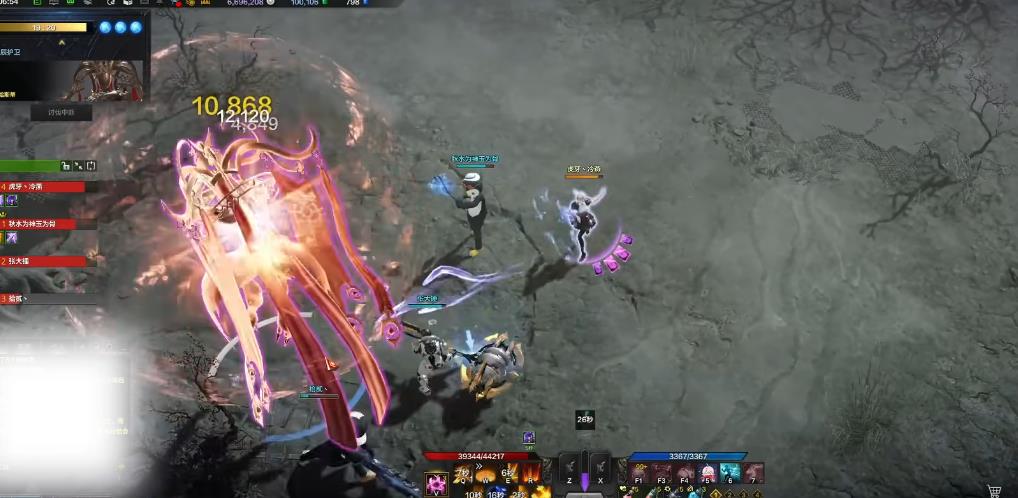The image size is (1018, 498).
Task: Trigger the R fire skill icon
Action: point(528,470)
